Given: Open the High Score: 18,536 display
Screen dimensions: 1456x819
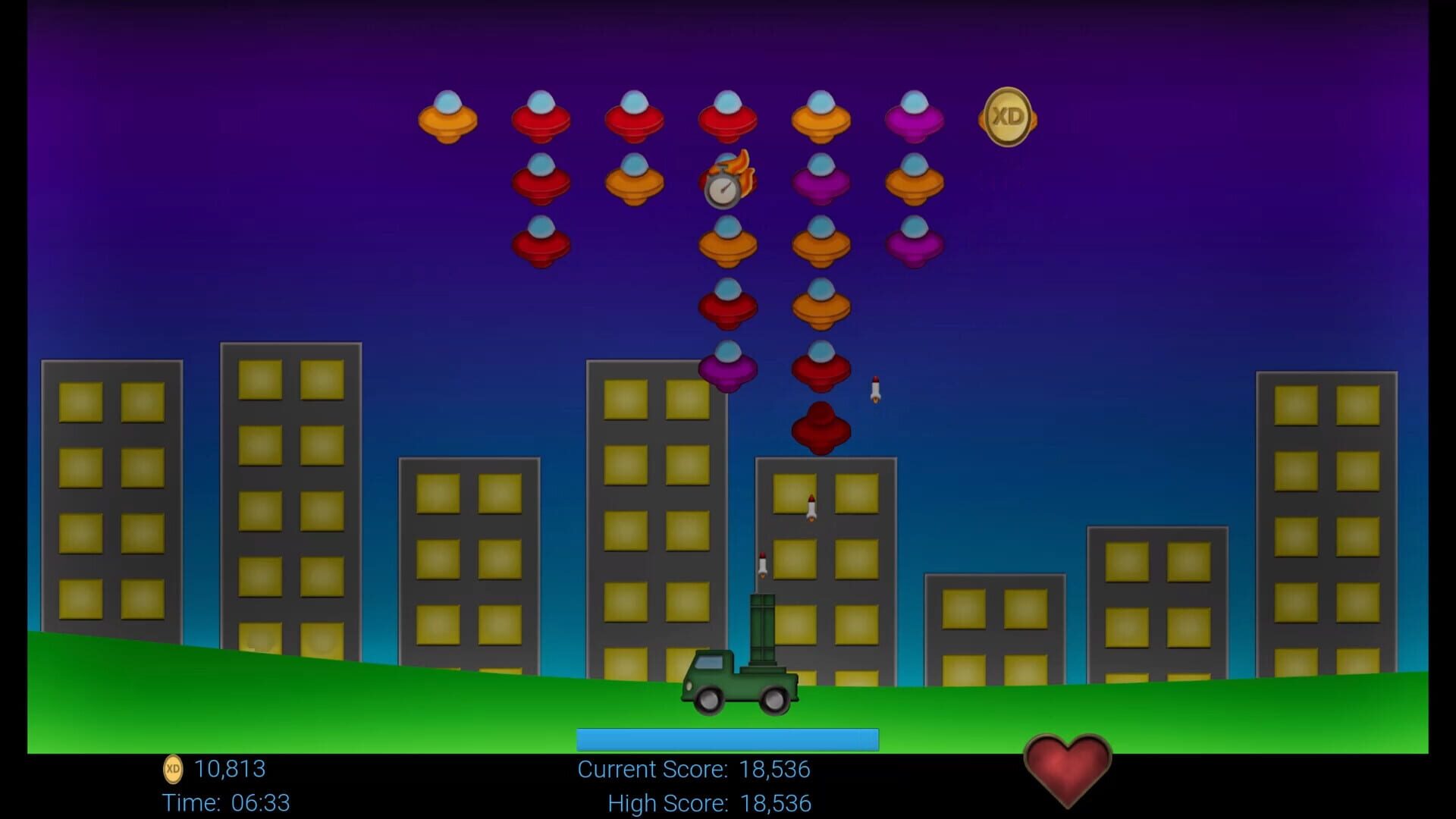Looking at the screenshot, I should coord(708,802).
